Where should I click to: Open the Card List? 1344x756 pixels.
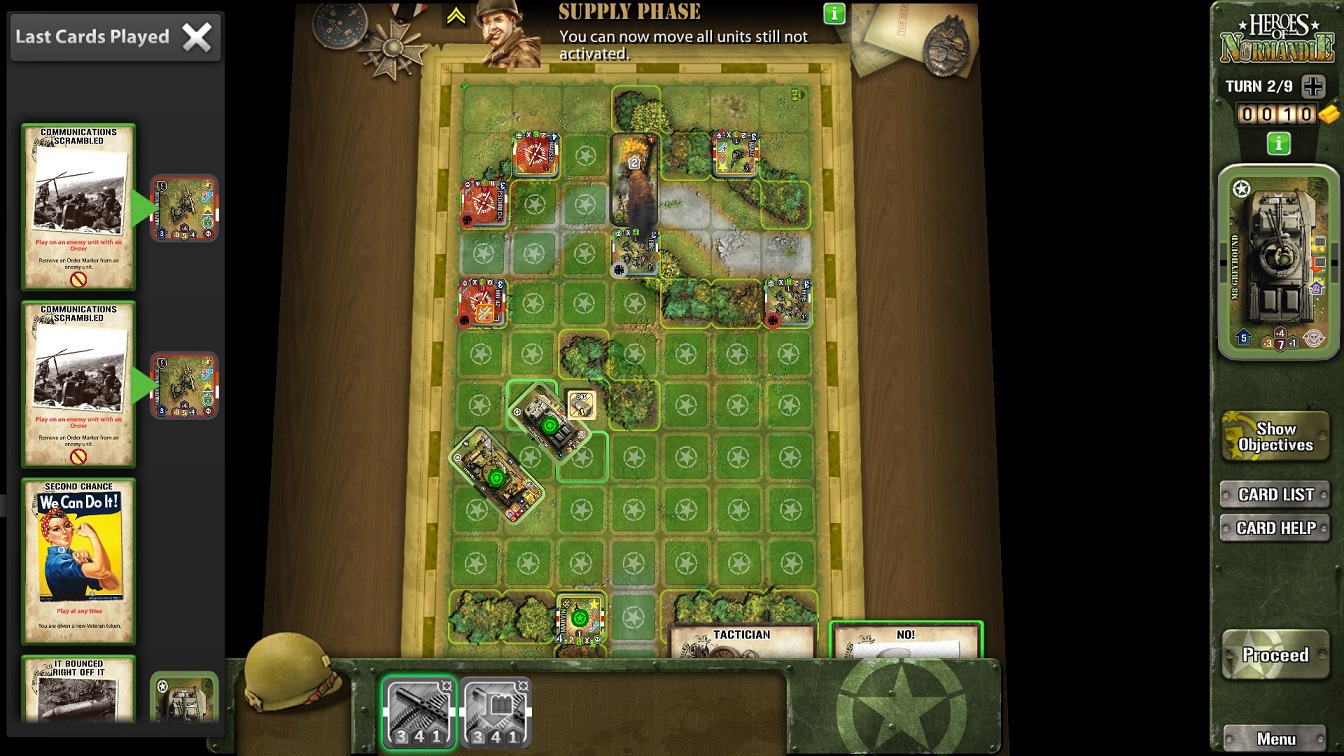(1275, 494)
